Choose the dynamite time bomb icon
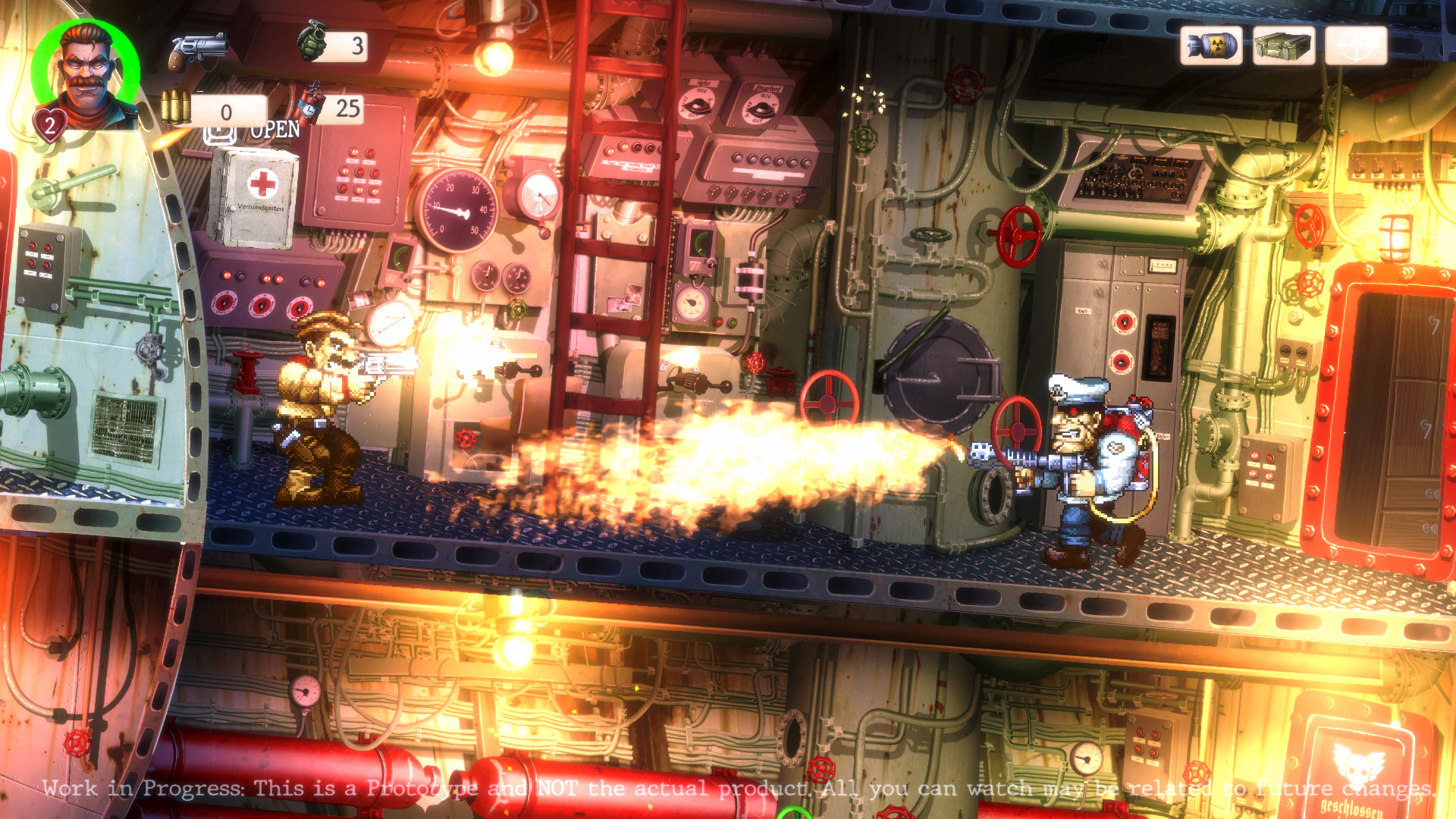1456x819 pixels. point(309,105)
